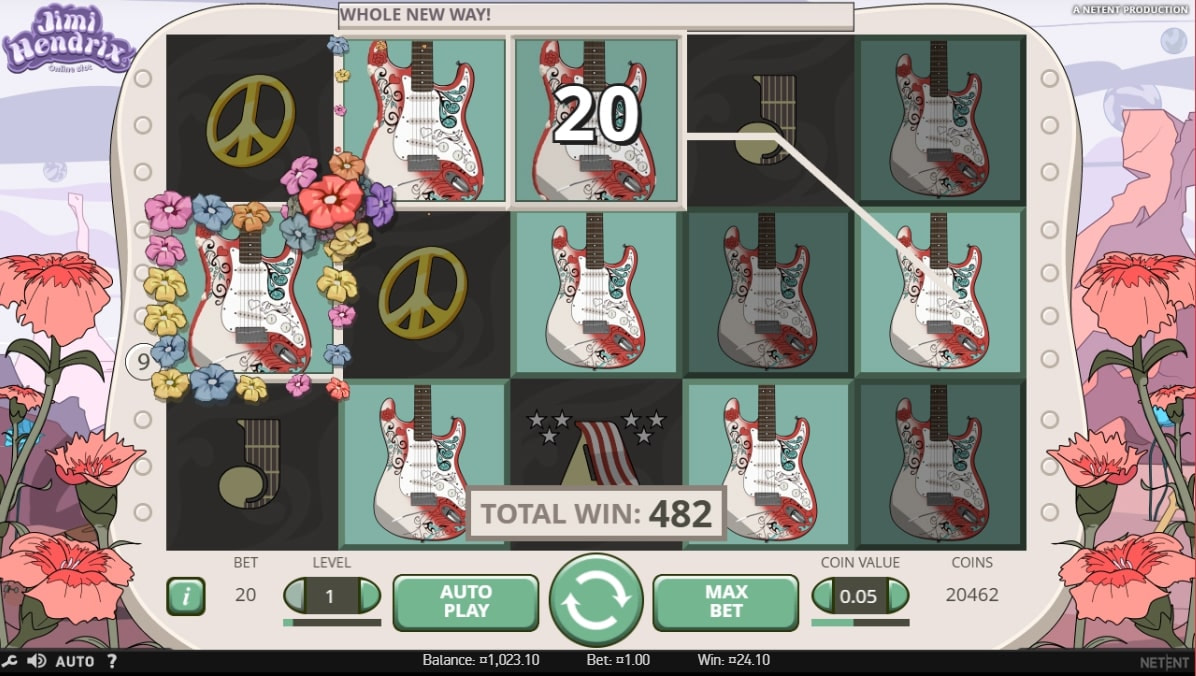Start Auto Play
The image size is (1196, 676).
pos(465,601)
